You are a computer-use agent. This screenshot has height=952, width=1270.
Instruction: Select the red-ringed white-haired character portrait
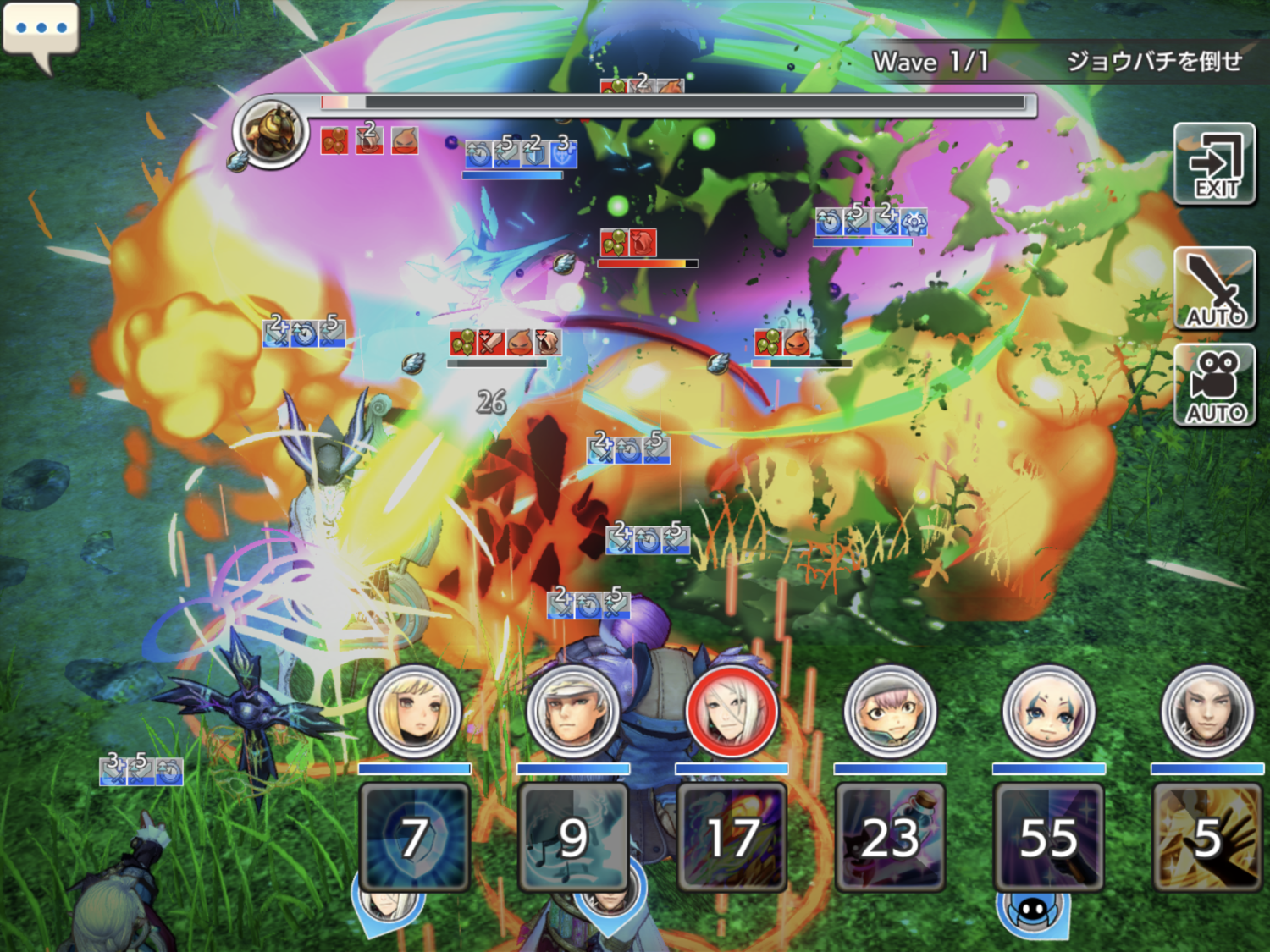732,712
